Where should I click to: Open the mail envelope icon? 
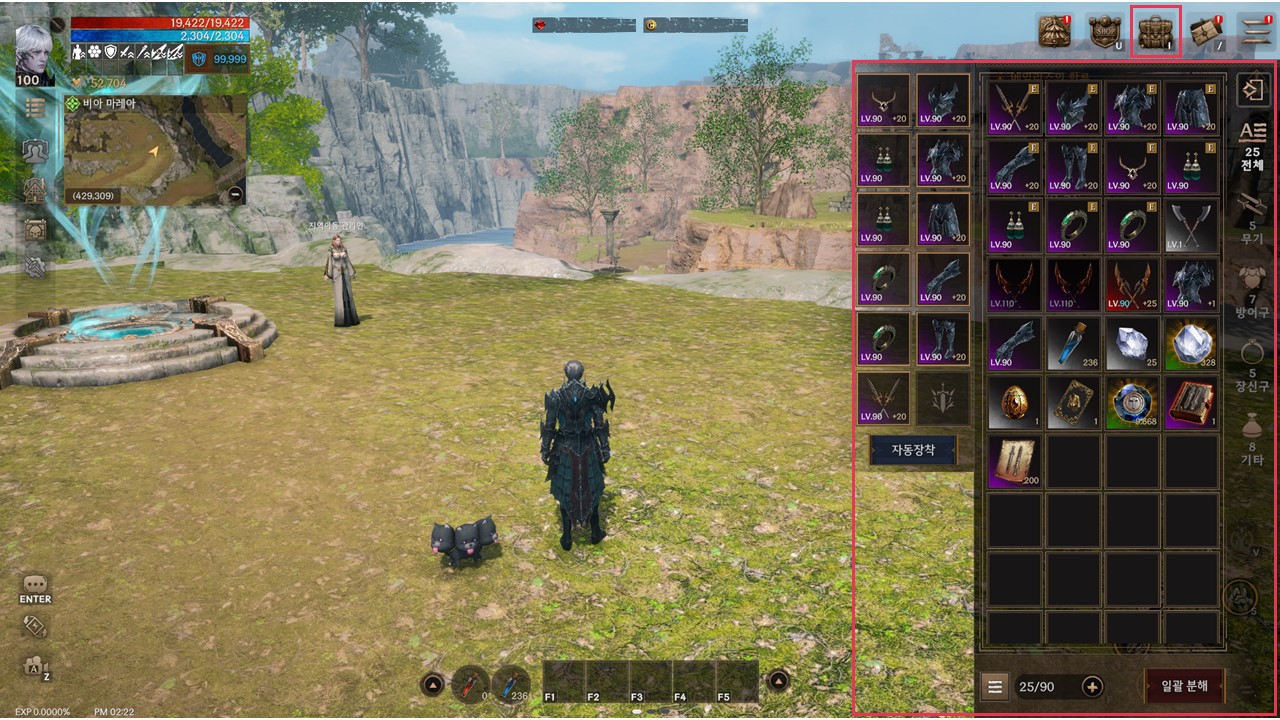coord(1207,32)
